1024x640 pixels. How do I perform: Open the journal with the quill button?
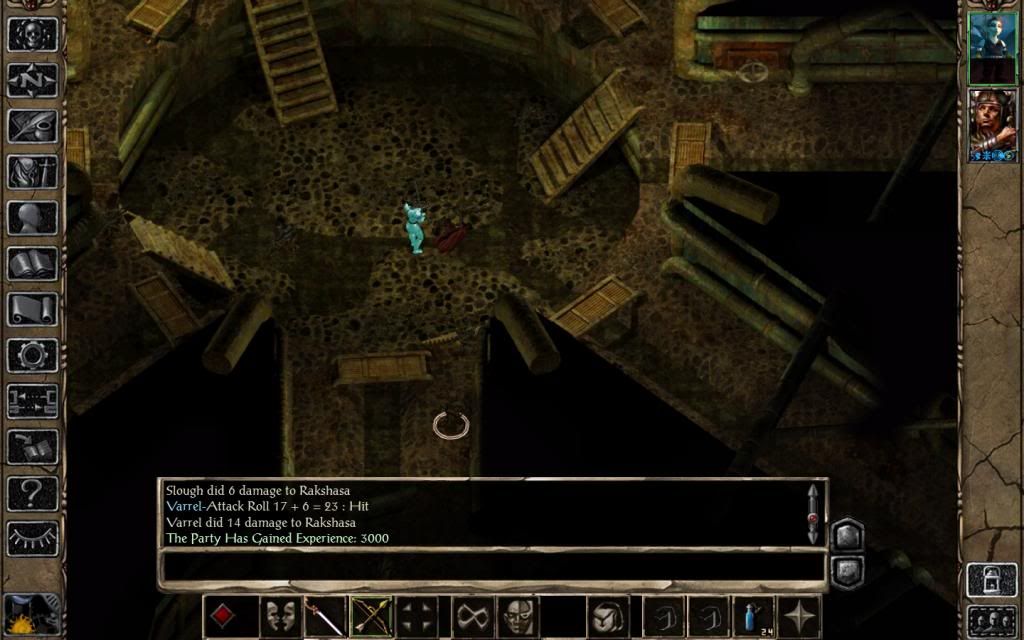(x=33, y=126)
